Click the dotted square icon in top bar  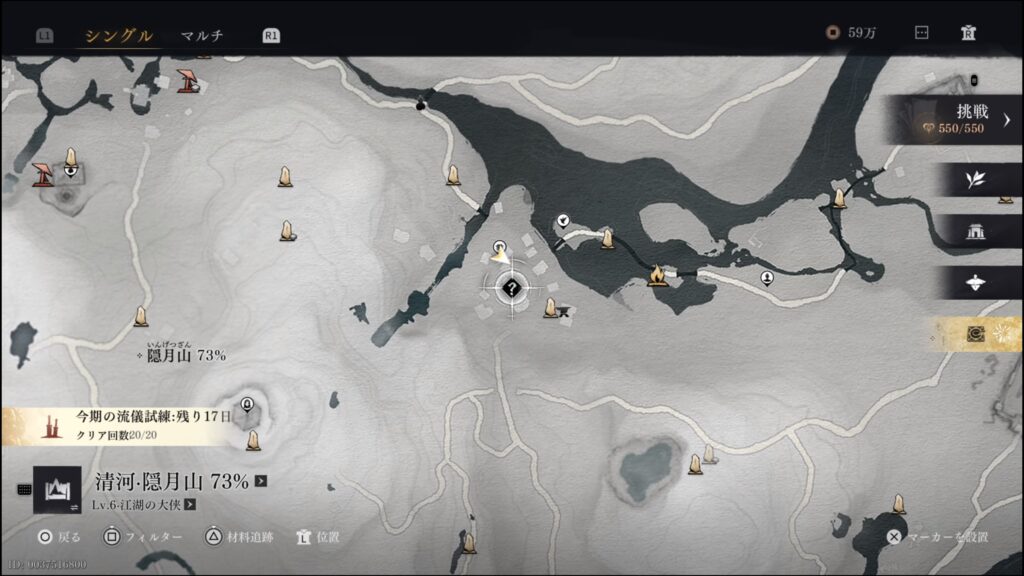point(922,33)
